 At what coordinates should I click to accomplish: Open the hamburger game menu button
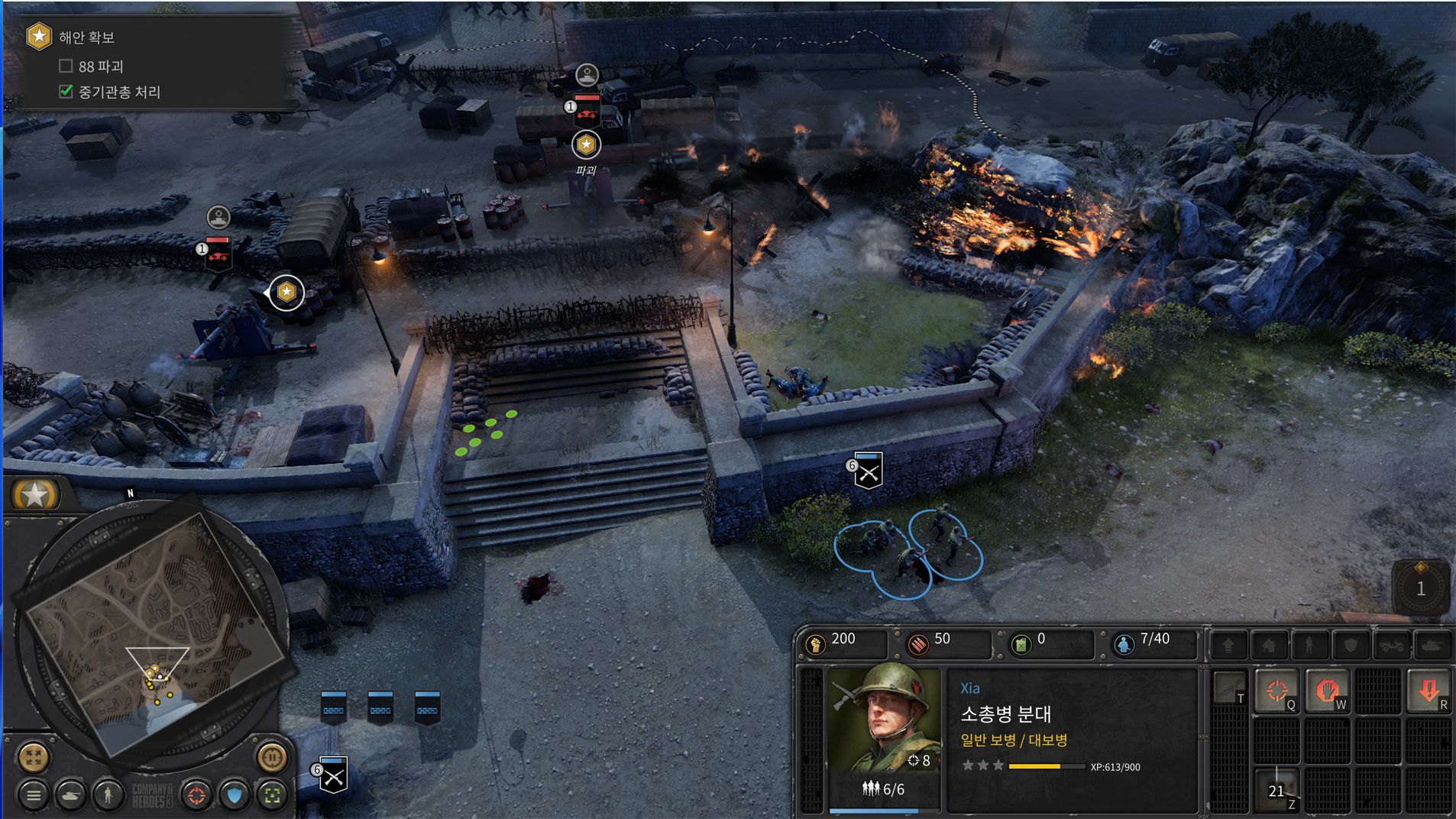coord(33,795)
